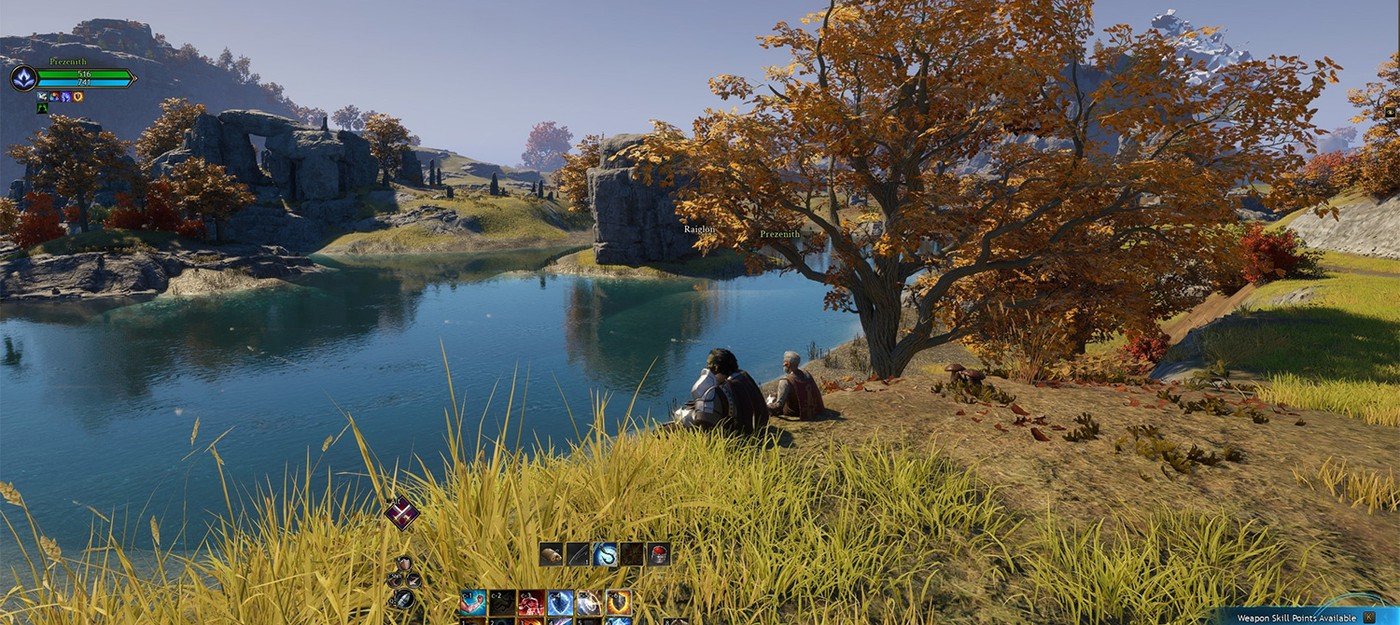Click the Prezenith class emblem portrait
This screenshot has height=625, width=1400.
23,77
